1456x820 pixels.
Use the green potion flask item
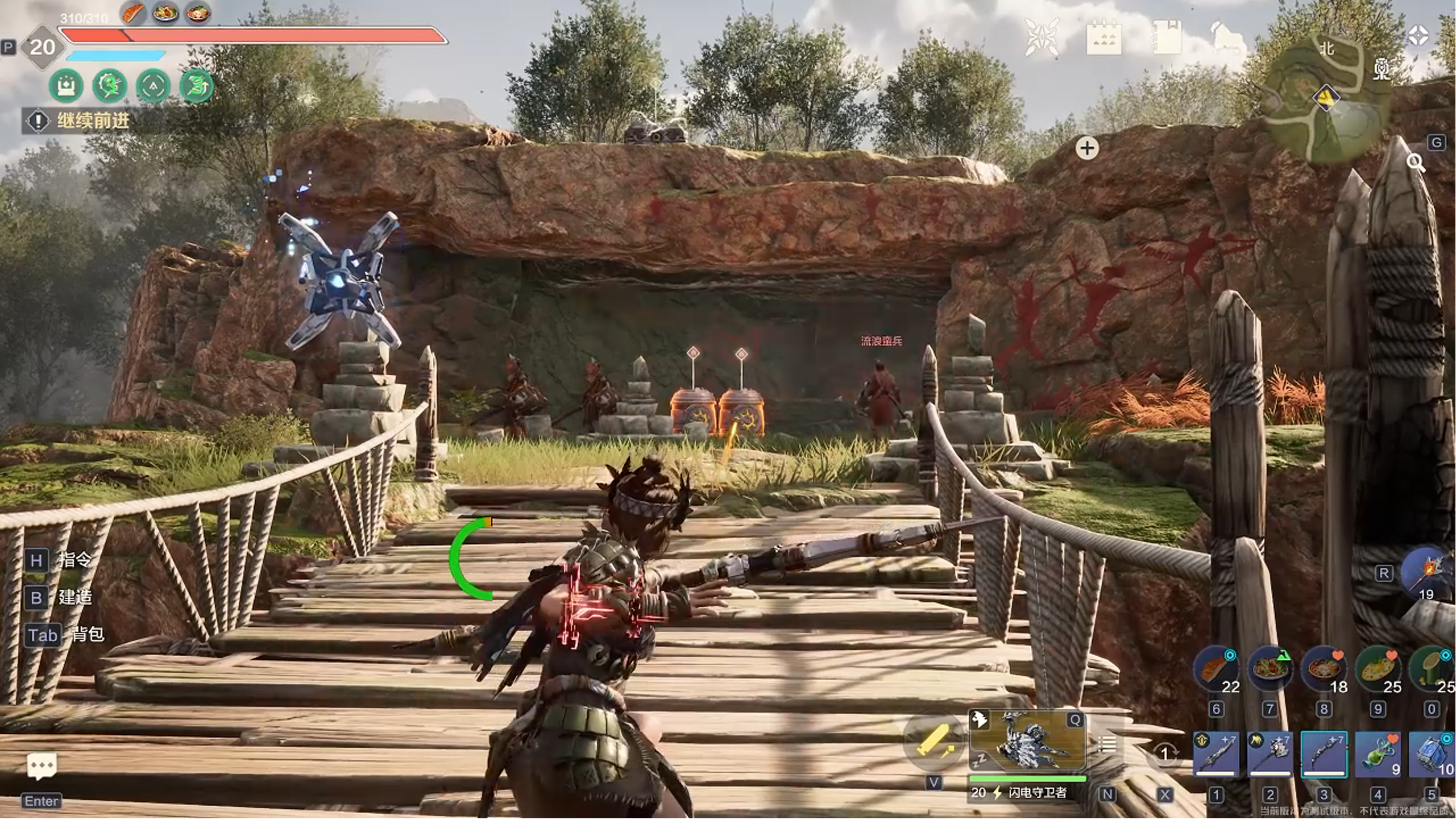[1378, 754]
